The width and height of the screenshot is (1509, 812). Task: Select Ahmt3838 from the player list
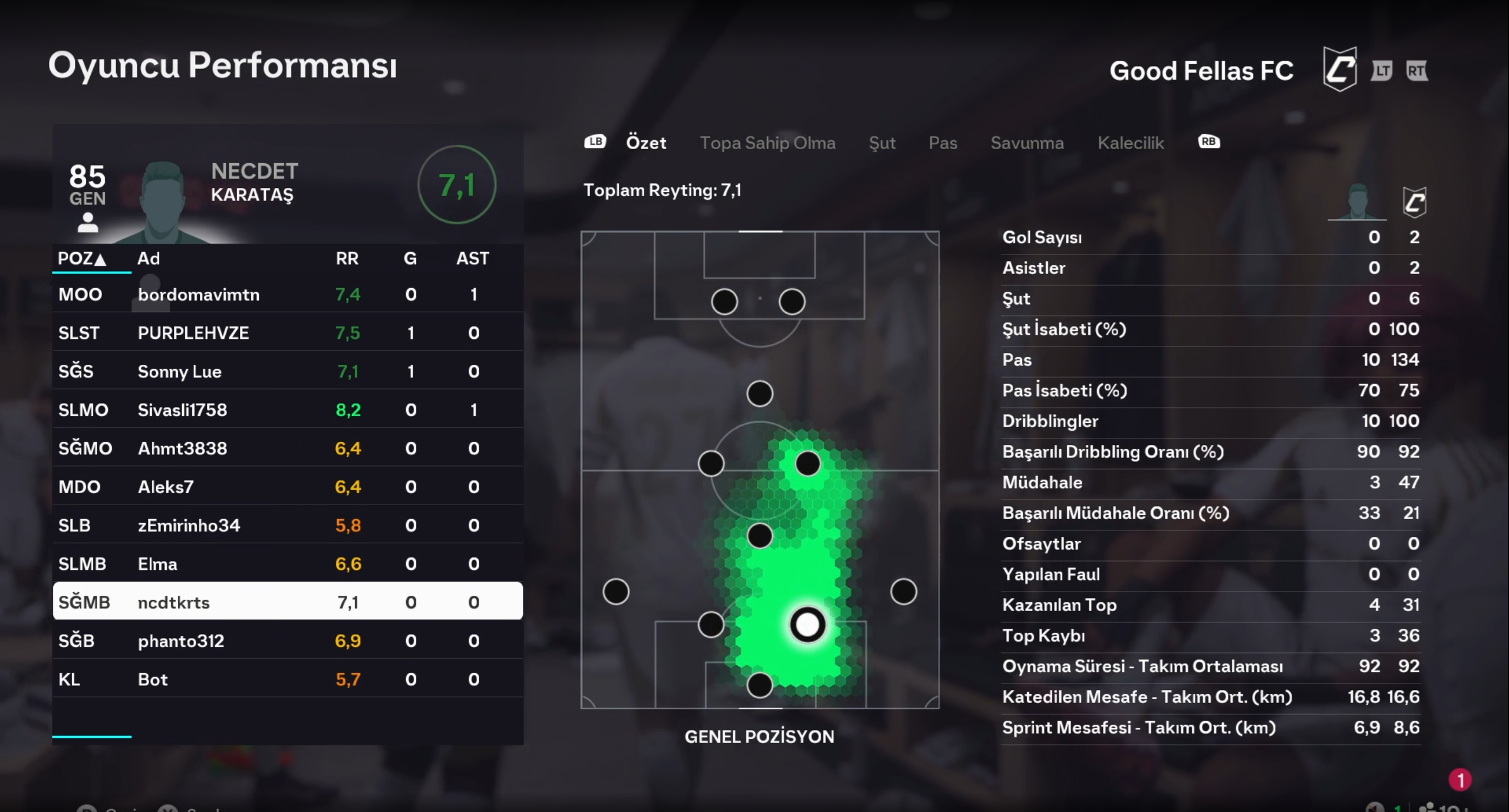[288, 448]
